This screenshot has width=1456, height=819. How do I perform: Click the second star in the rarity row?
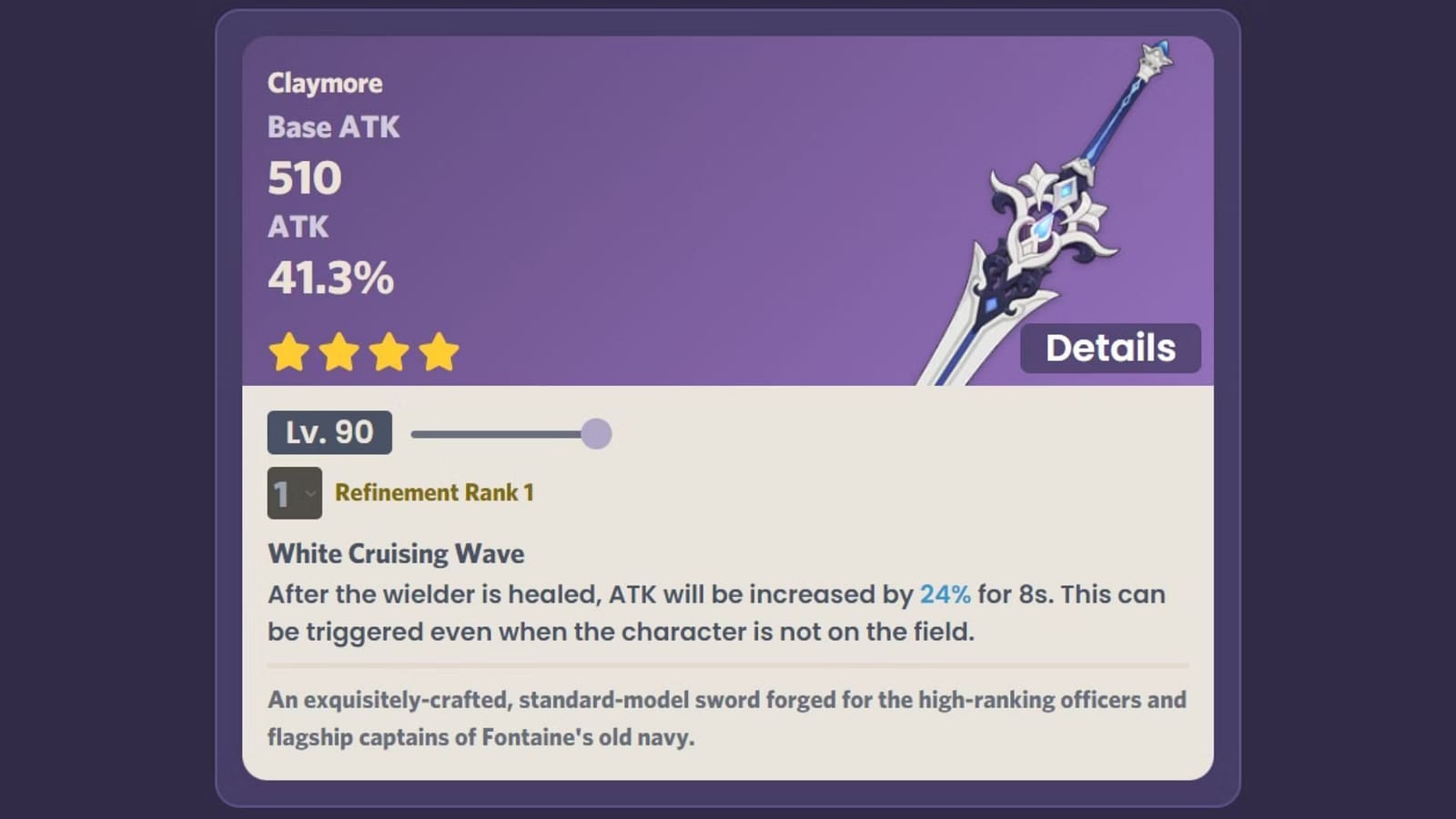click(x=339, y=350)
